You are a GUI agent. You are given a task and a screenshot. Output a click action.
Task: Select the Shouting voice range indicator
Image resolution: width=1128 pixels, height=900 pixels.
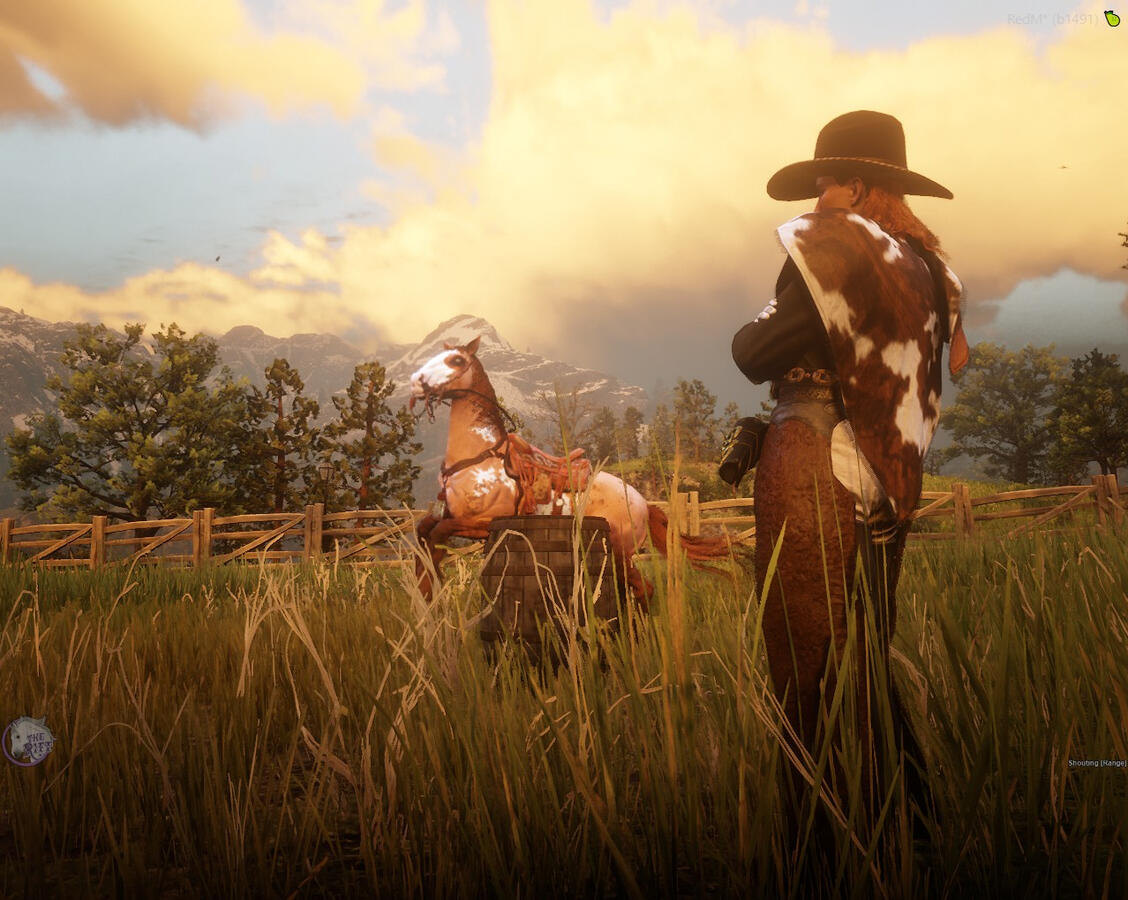tap(1096, 763)
